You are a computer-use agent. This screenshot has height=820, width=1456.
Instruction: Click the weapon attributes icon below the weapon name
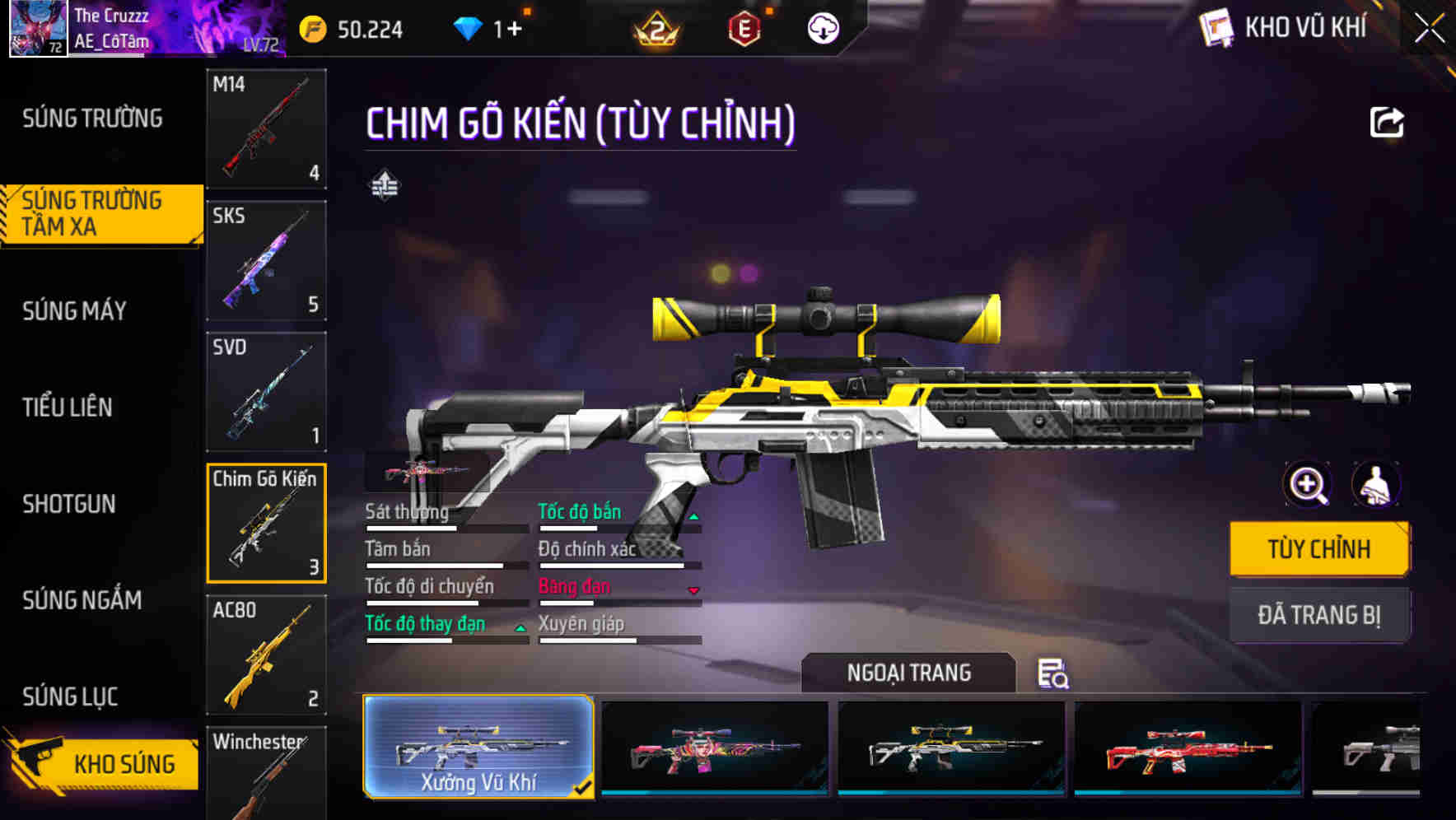[384, 184]
